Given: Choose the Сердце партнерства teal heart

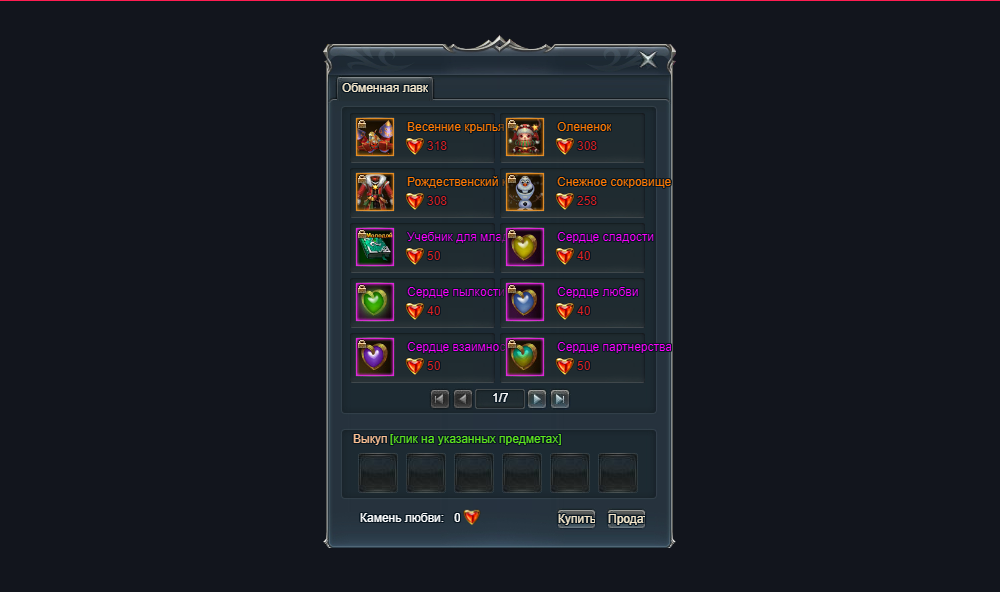Looking at the screenshot, I should (525, 357).
